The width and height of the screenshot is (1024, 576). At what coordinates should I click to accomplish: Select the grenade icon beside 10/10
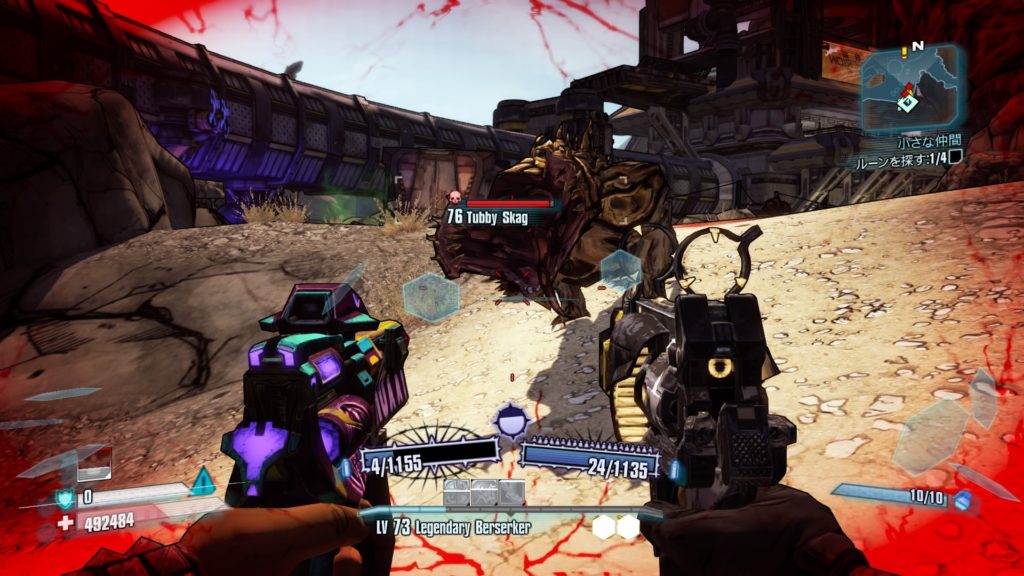coord(961,499)
